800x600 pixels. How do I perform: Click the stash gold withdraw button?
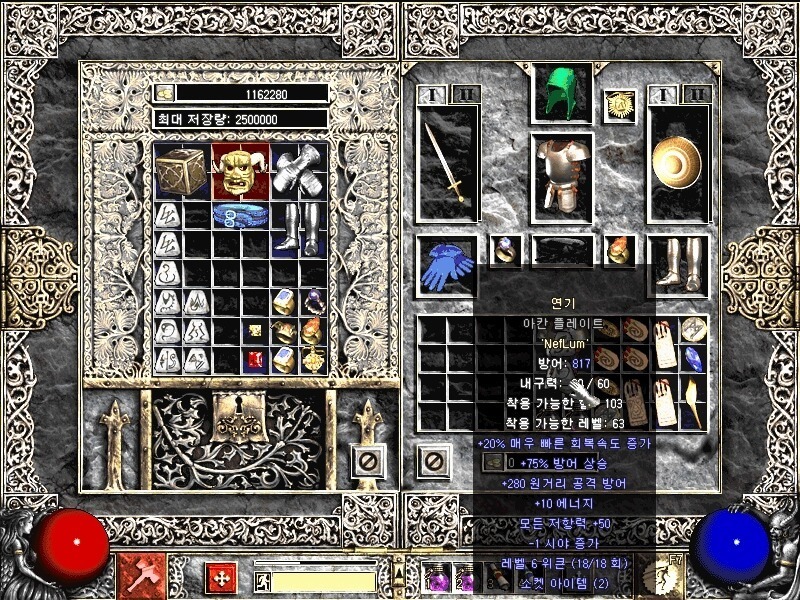[164, 93]
